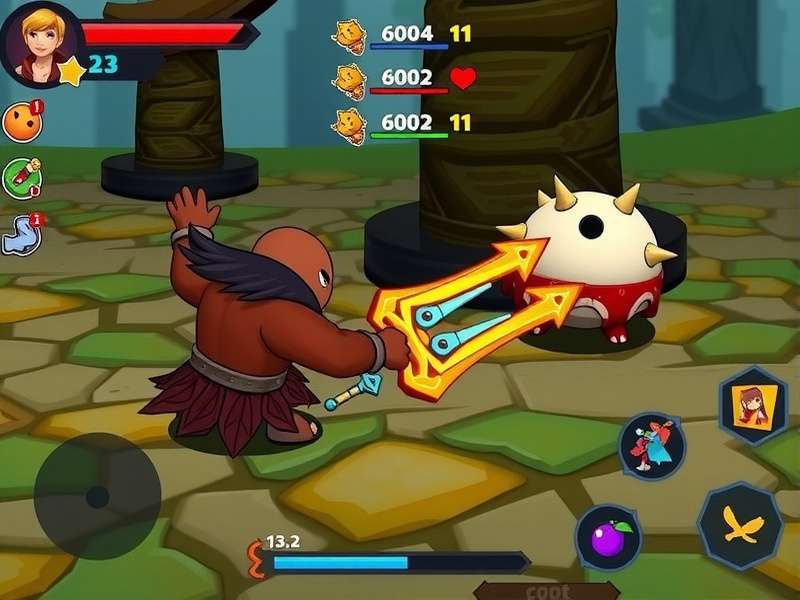800x600 pixels.
Task: Switch to the red-haired girl character card
Action: [x=754, y=405]
